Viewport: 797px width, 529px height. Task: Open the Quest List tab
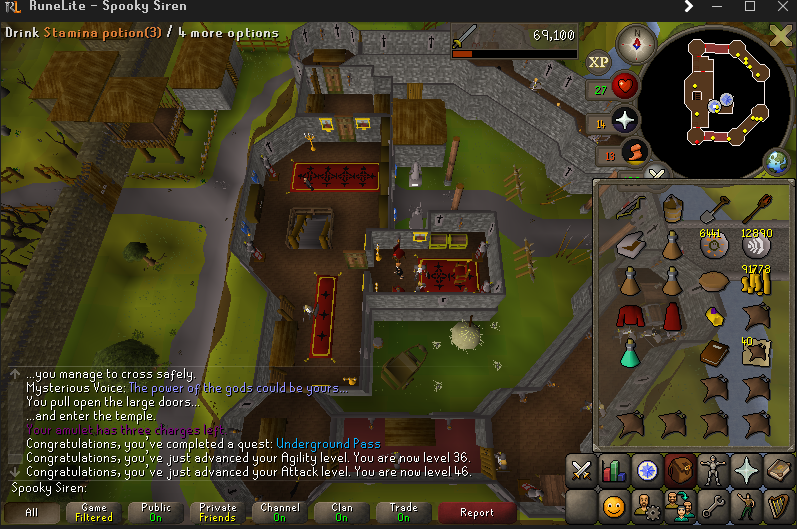(648, 470)
